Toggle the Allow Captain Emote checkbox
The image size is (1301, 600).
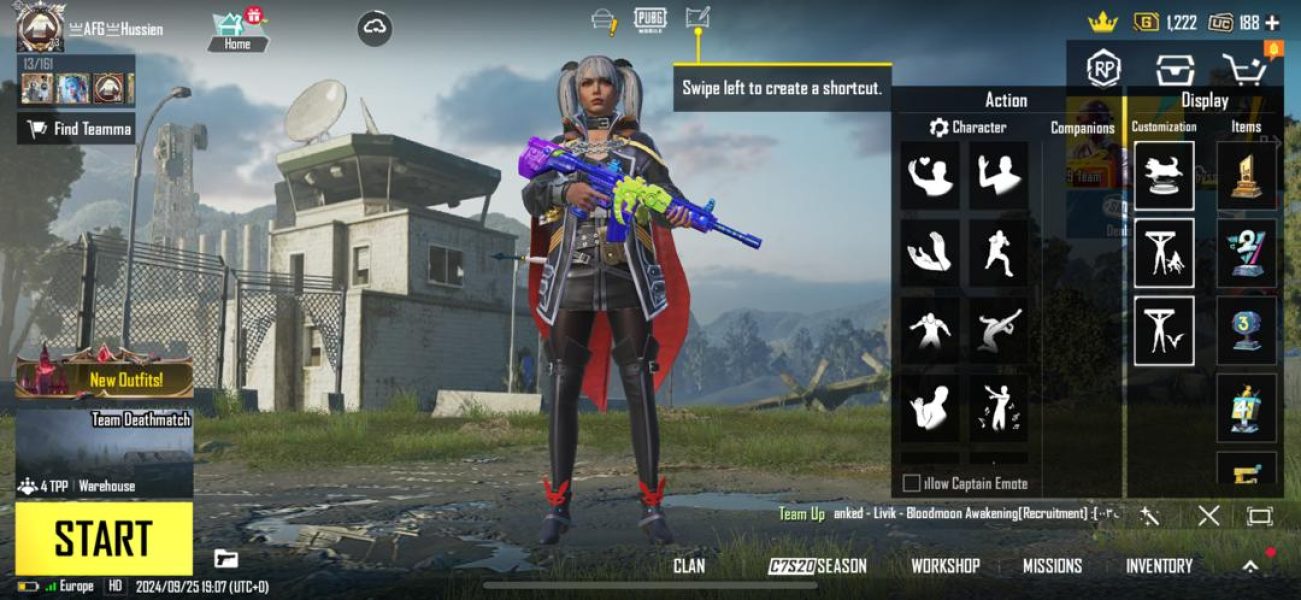(x=911, y=484)
